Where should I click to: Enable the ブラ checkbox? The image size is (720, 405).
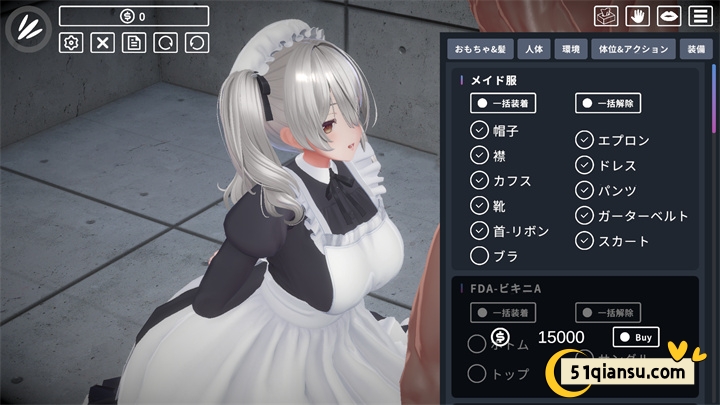479,256
